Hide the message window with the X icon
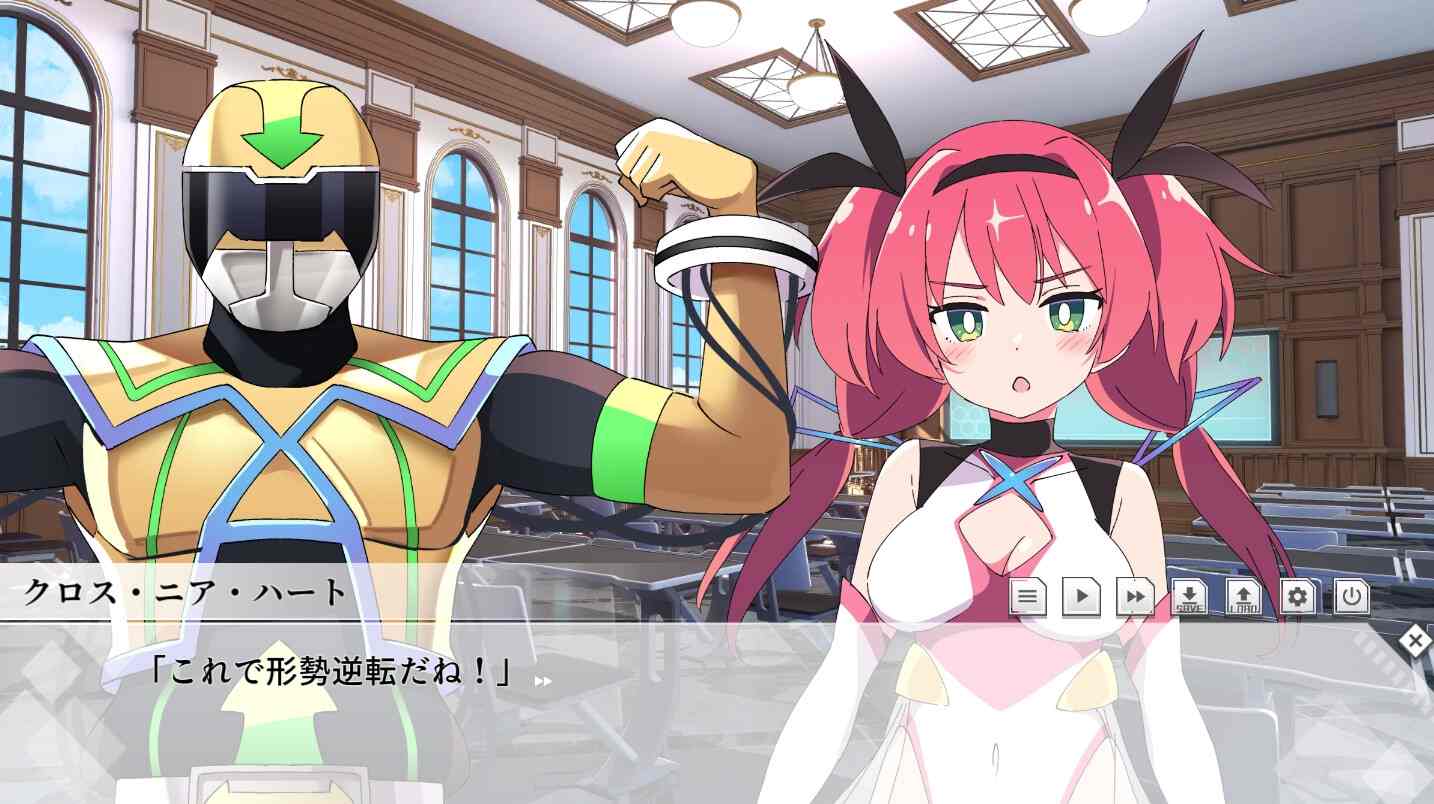 [1415, 639]
